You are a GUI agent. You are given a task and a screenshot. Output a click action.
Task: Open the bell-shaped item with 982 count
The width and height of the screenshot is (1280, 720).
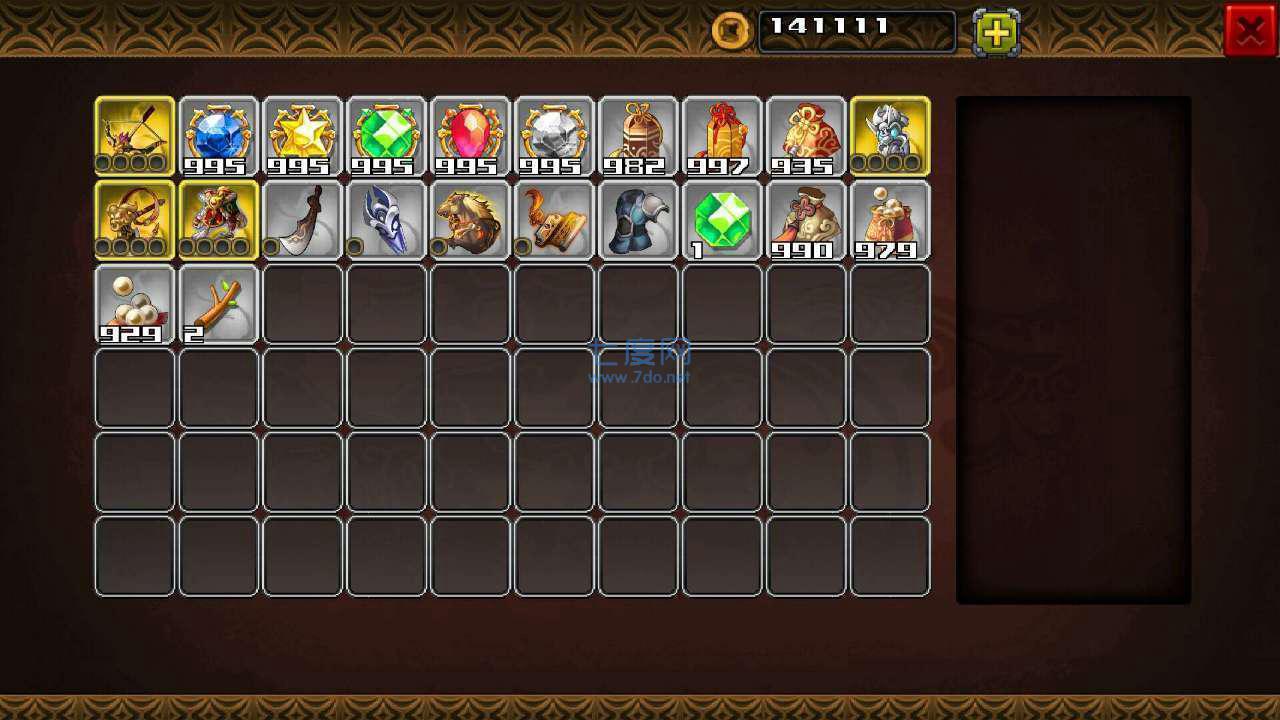tap(638, 133)
